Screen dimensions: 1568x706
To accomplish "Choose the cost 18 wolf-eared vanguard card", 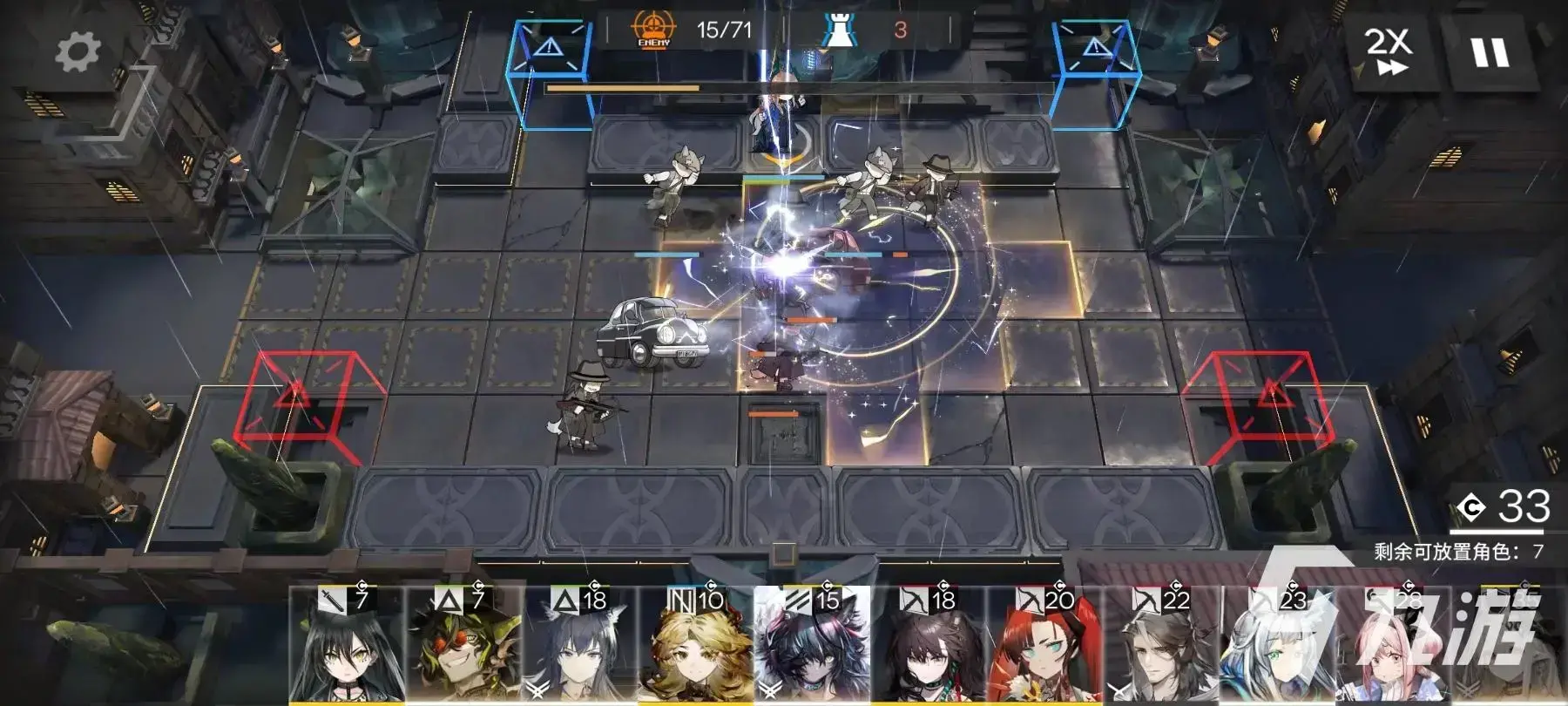I will click(x=581, y=647).
